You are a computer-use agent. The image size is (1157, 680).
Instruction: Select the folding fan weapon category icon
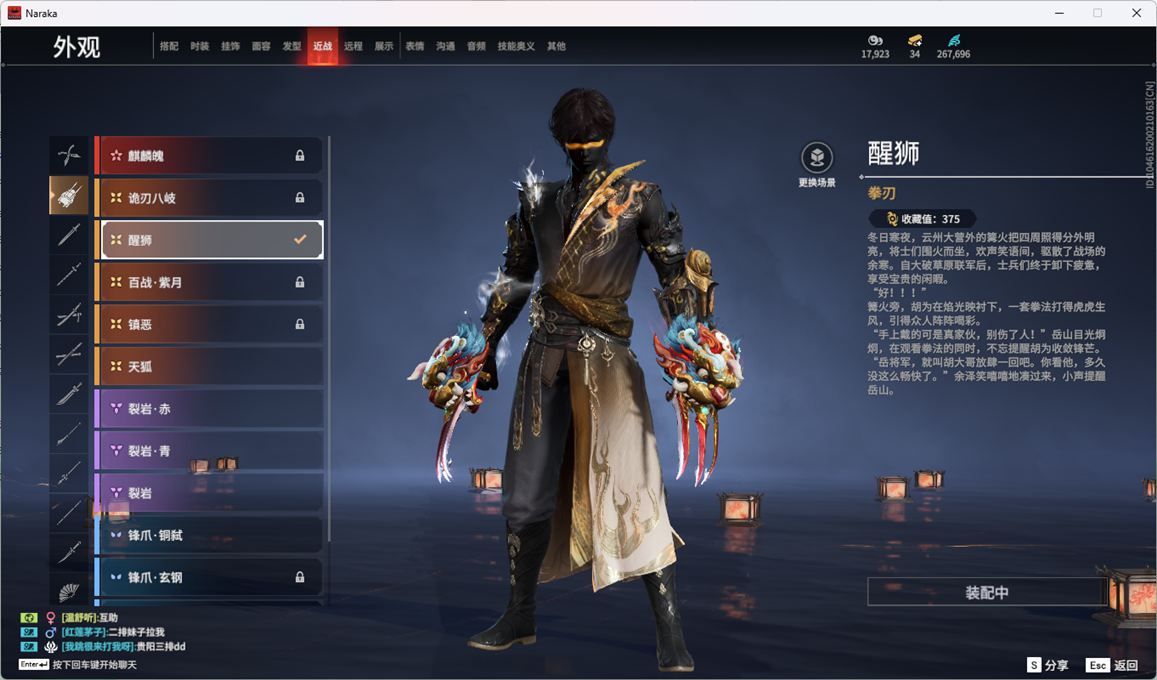point(69,592)
